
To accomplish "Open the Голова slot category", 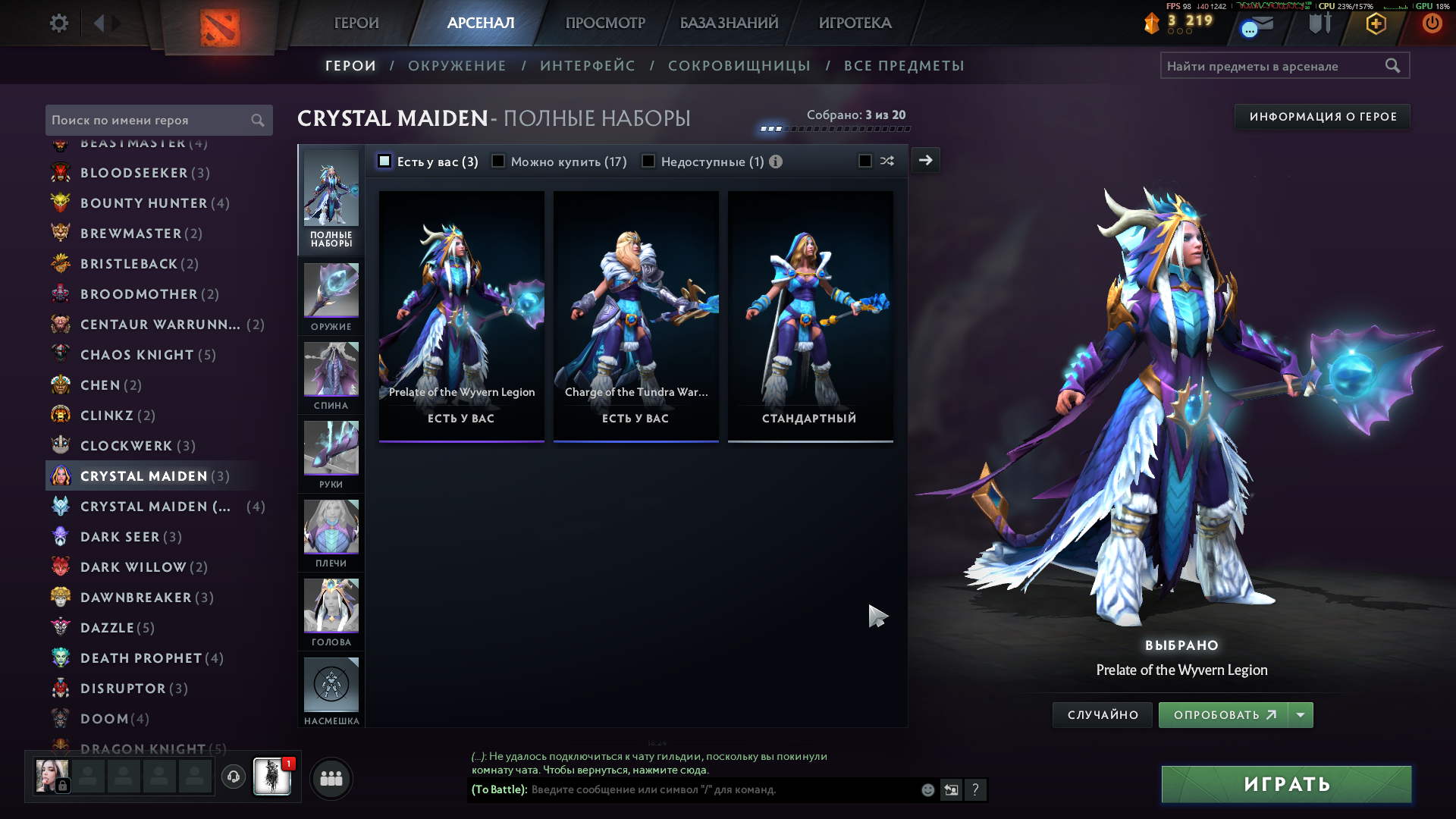I will pos(331,613).
